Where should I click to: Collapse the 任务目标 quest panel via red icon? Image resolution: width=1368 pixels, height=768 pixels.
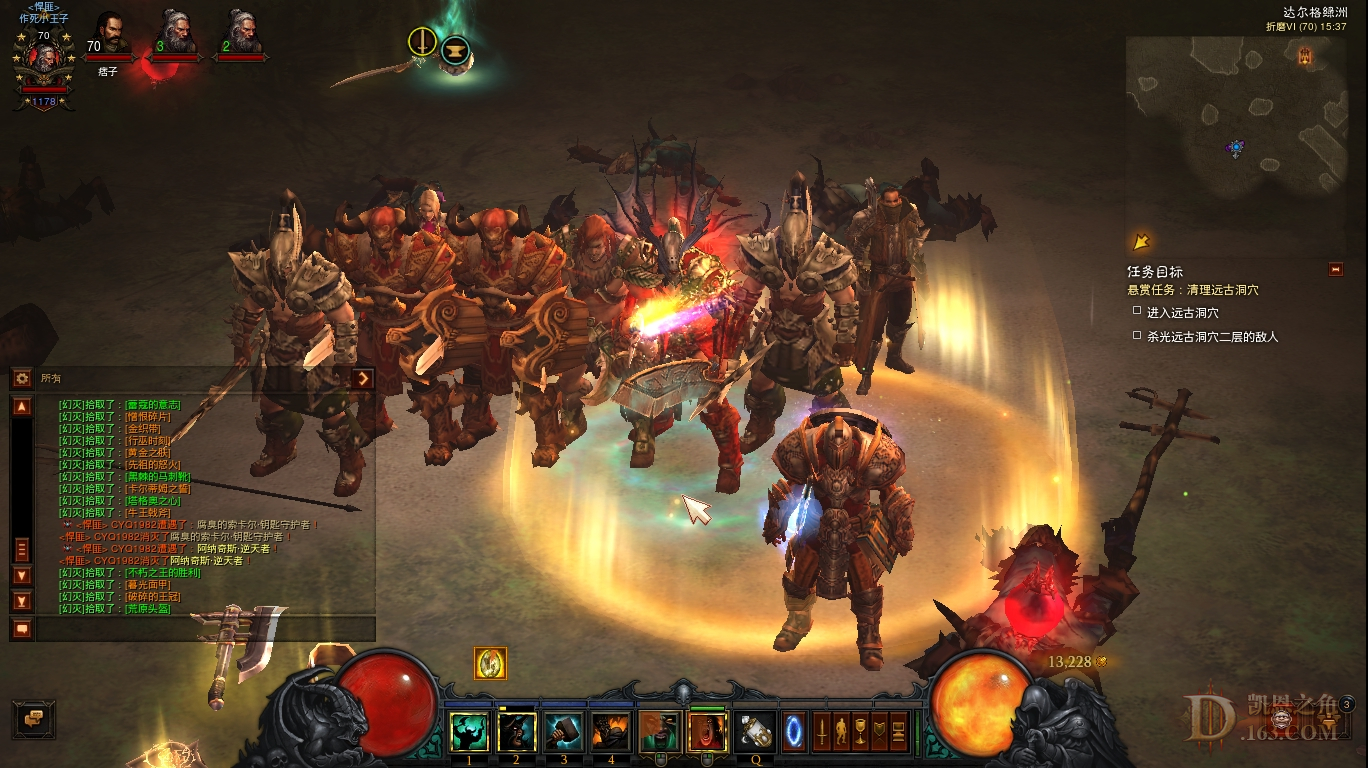click(x=1335, y=269)
